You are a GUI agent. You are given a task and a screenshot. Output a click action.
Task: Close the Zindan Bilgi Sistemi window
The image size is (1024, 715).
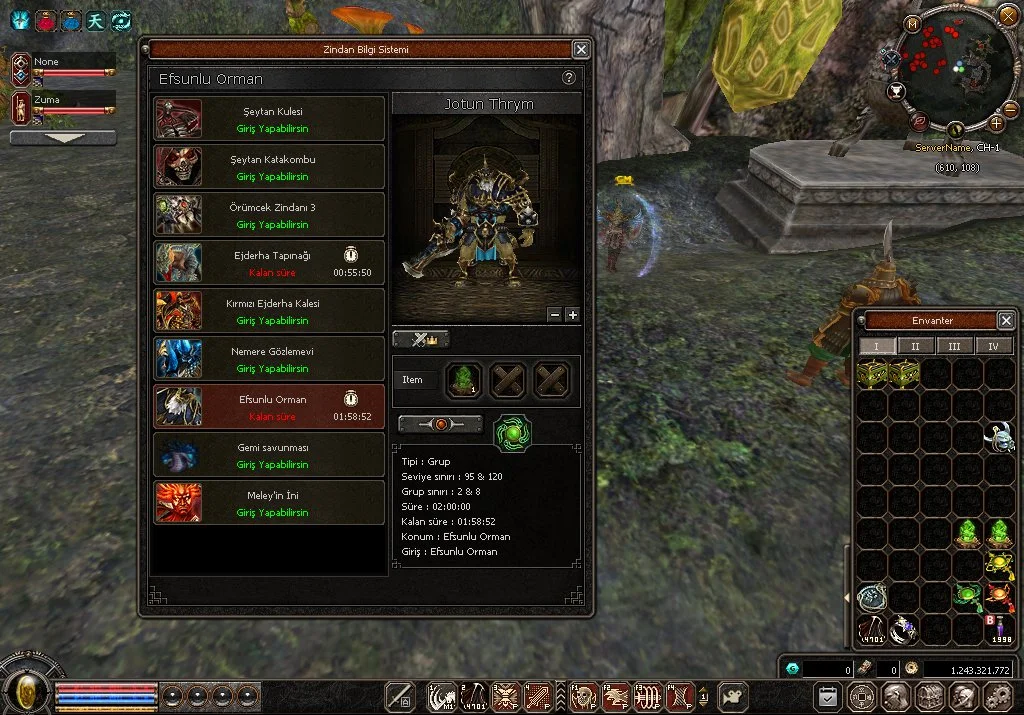[x=581, y=49]
